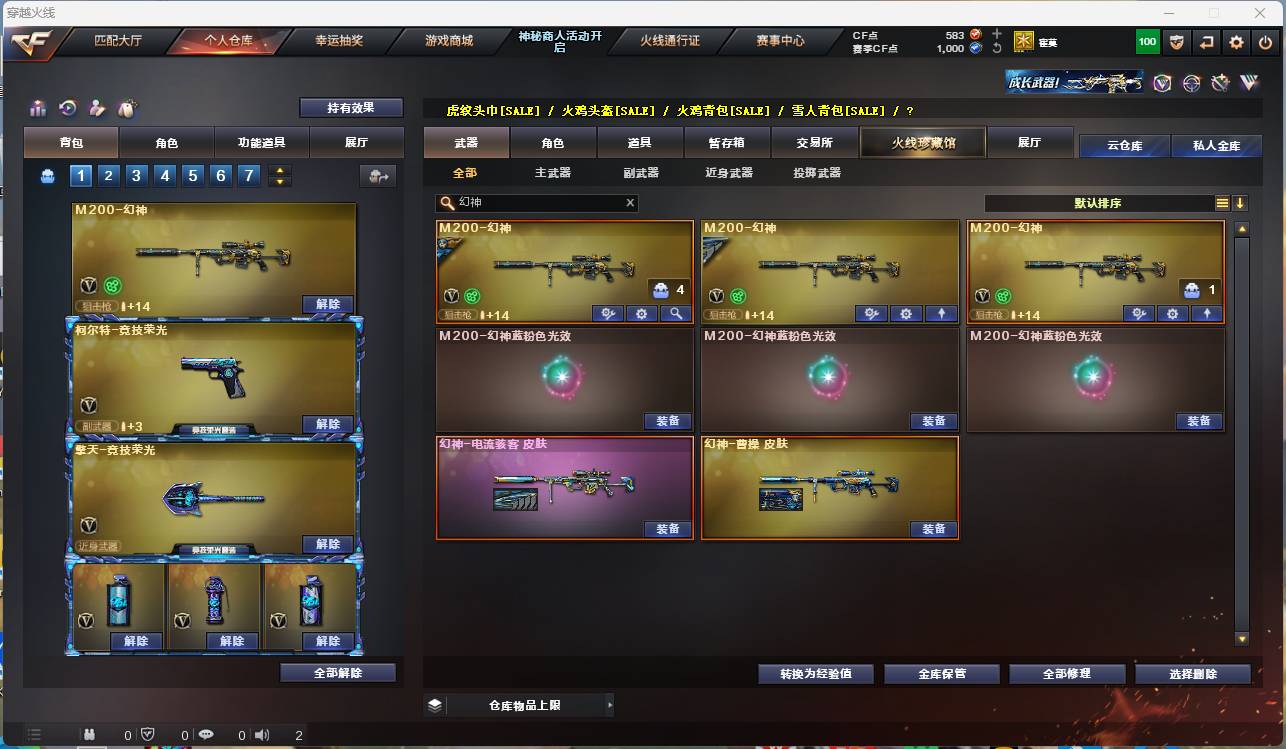Repair all weapons with 全部修理 button
1286x749 pixels.
(1067, 673)
